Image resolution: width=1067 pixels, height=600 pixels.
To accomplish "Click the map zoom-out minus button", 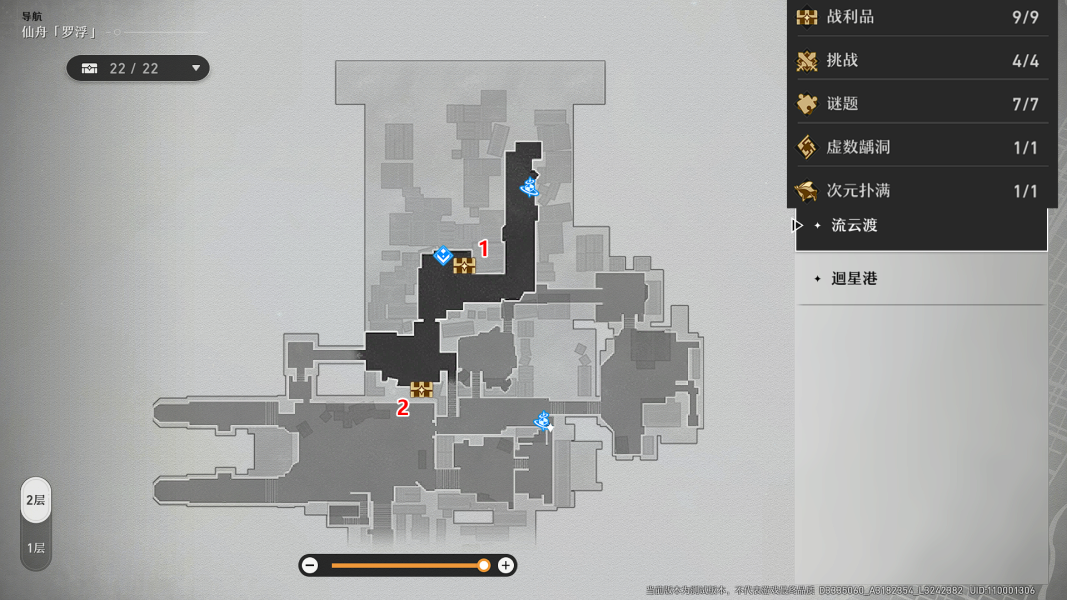I will 310,566.
